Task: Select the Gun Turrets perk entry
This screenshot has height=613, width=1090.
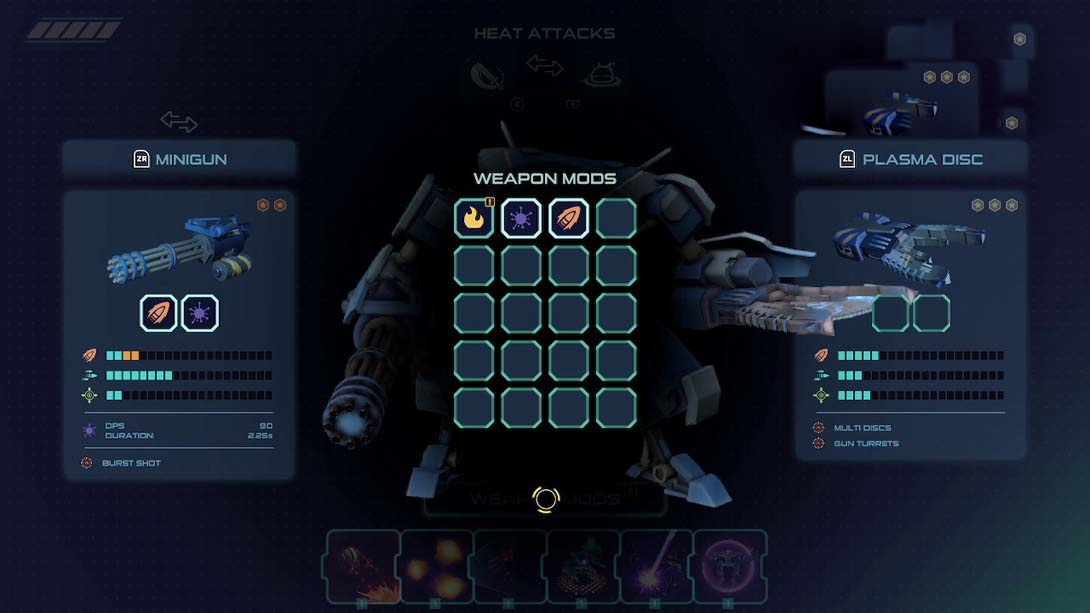Action: 866,443
